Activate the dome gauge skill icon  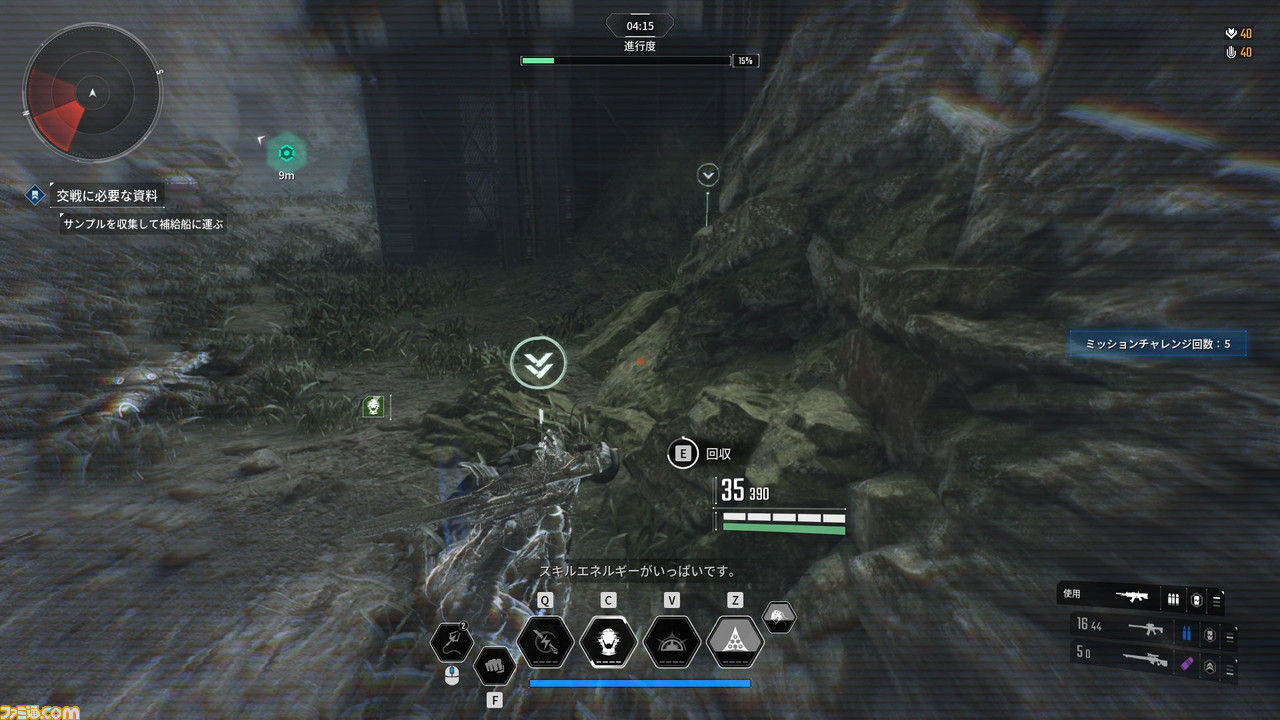tap(671, 641)
